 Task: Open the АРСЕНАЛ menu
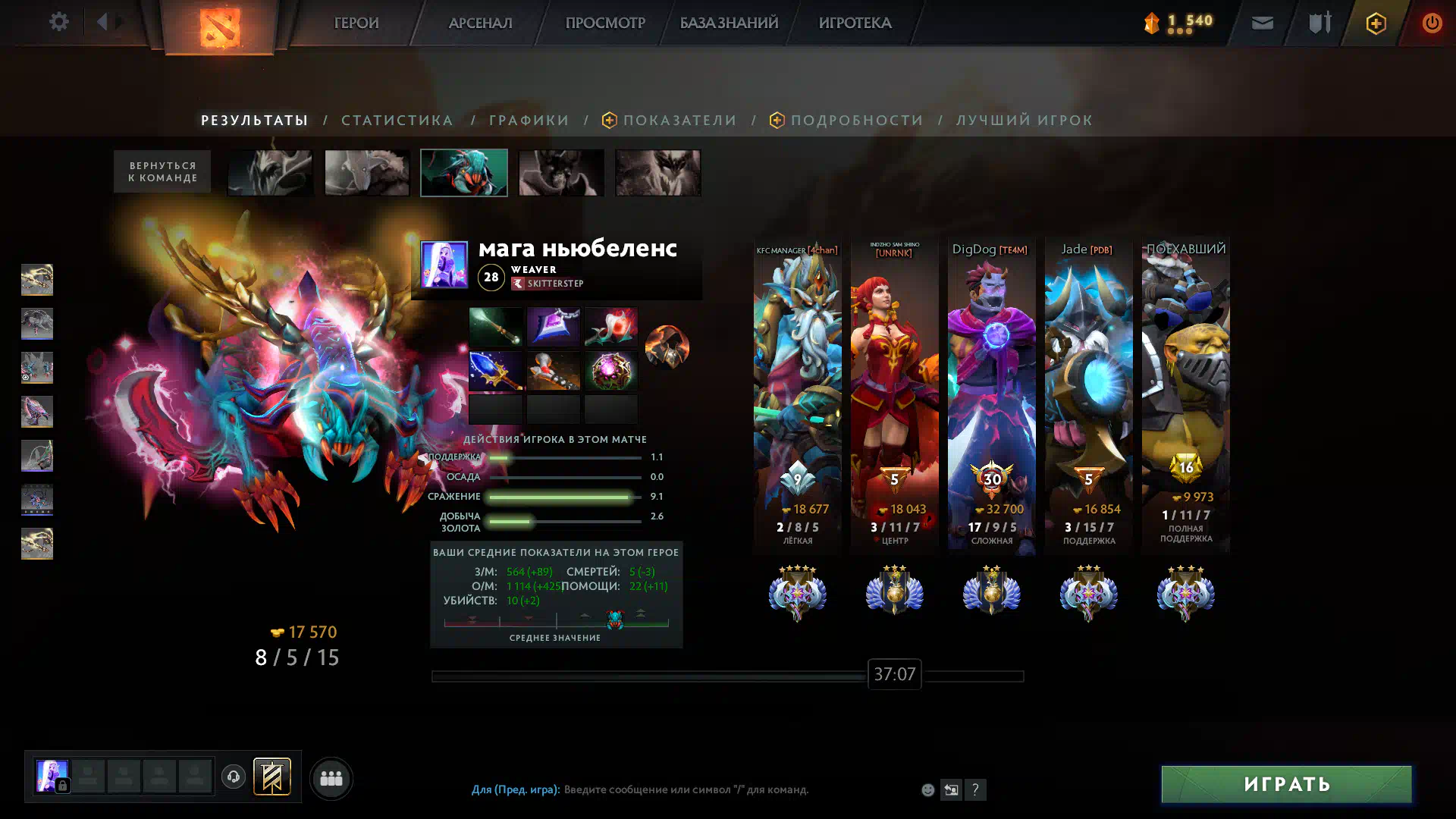(480, 23)
